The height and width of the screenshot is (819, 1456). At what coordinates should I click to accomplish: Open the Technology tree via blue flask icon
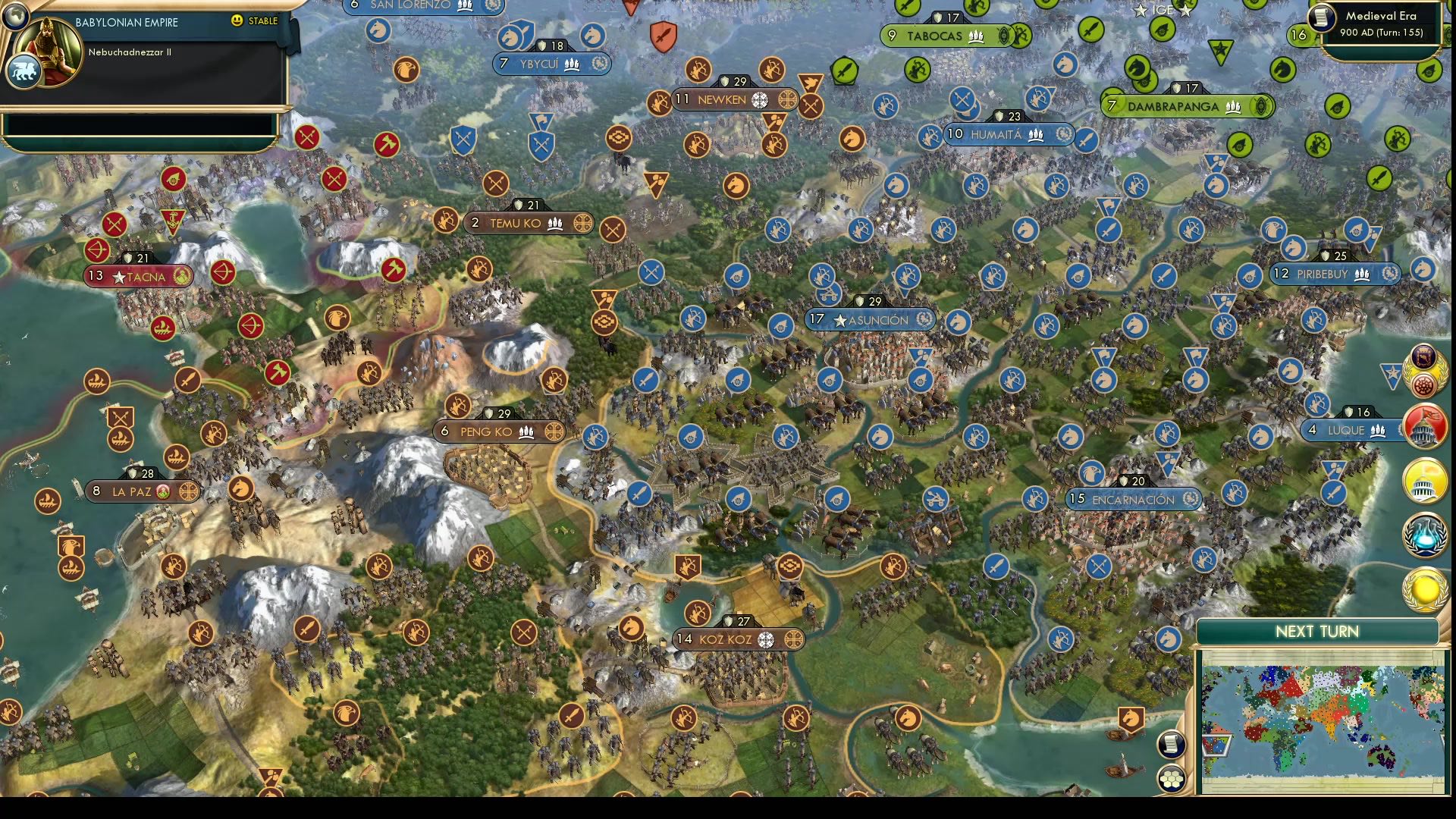[1423, 534]
